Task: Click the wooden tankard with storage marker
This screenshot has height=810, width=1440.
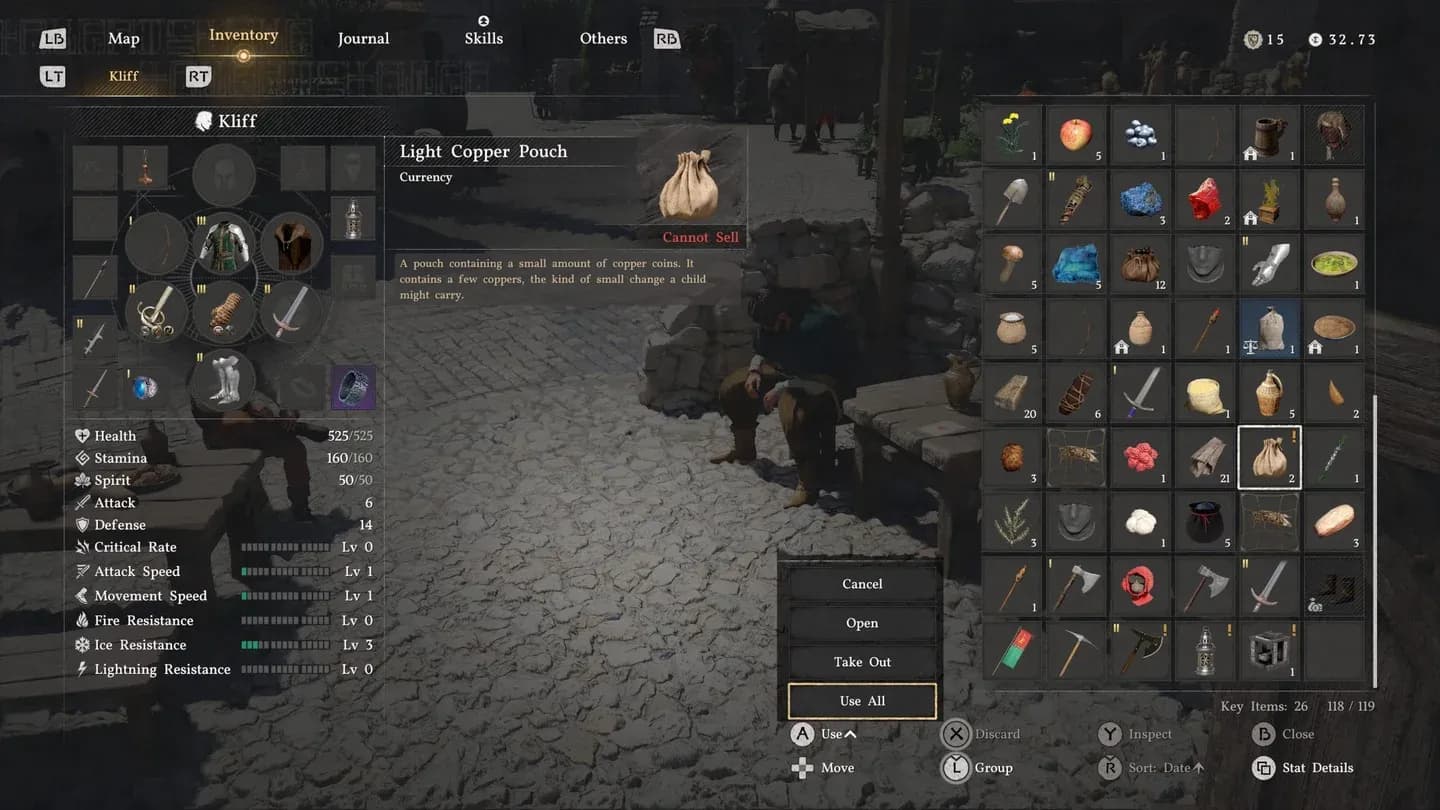Action: [1269, 135]
